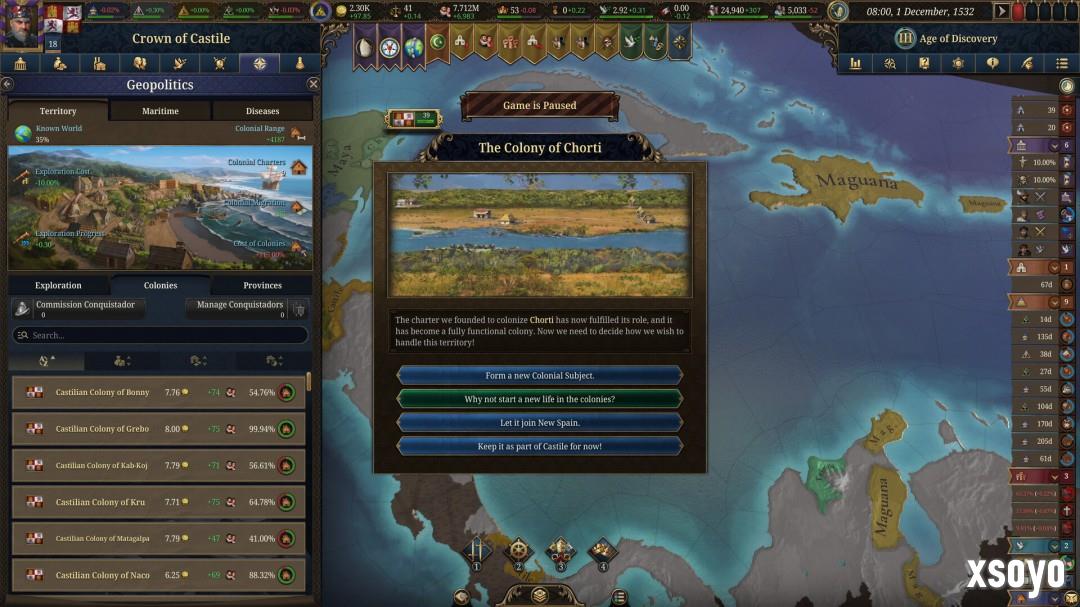Screen dimensions: 1080x607
Task: Select 'Why not start a new life' option
Action: 540,399
